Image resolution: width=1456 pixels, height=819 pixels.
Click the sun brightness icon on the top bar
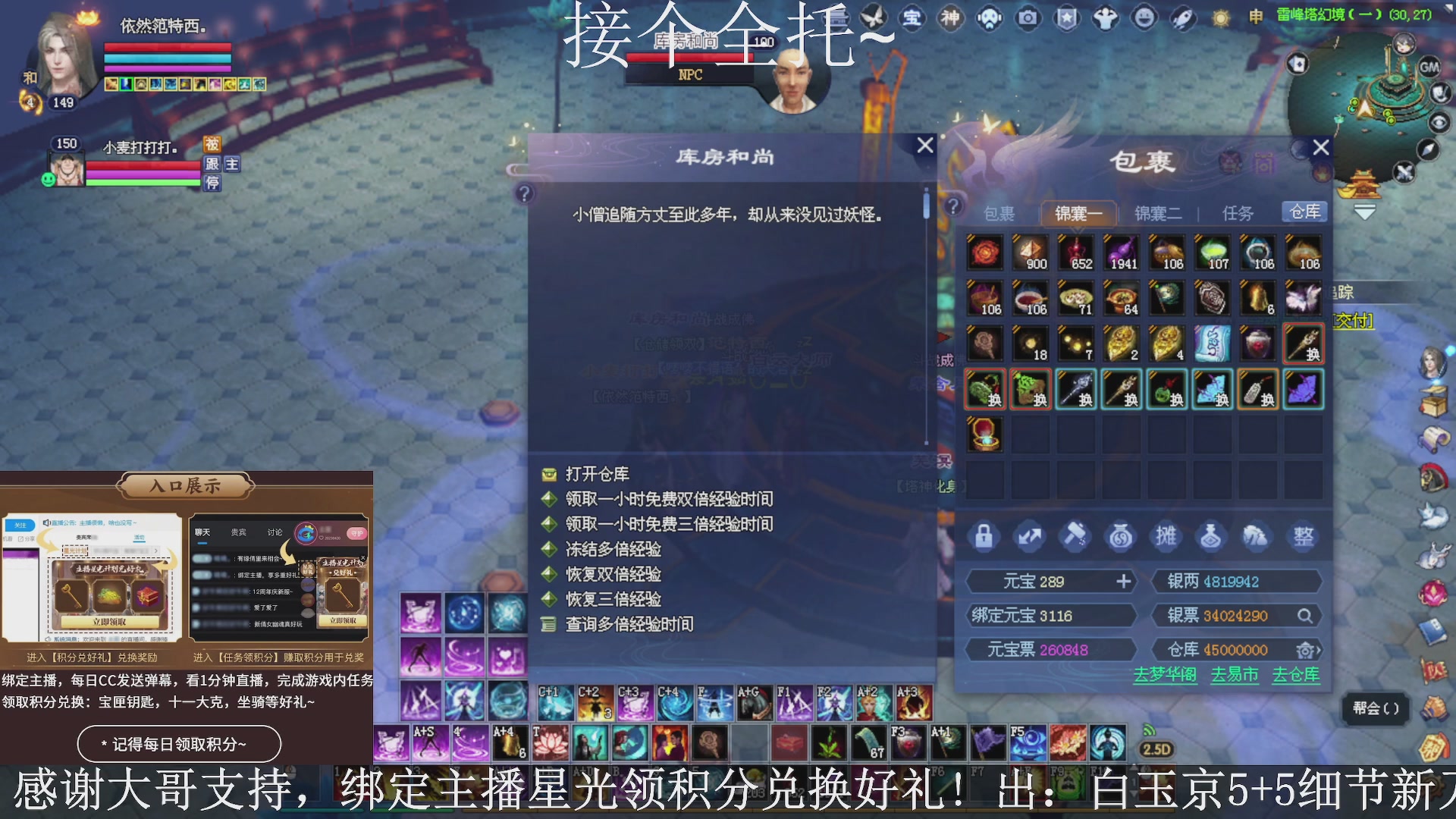pyautogui.click(x=1222, y=18)
